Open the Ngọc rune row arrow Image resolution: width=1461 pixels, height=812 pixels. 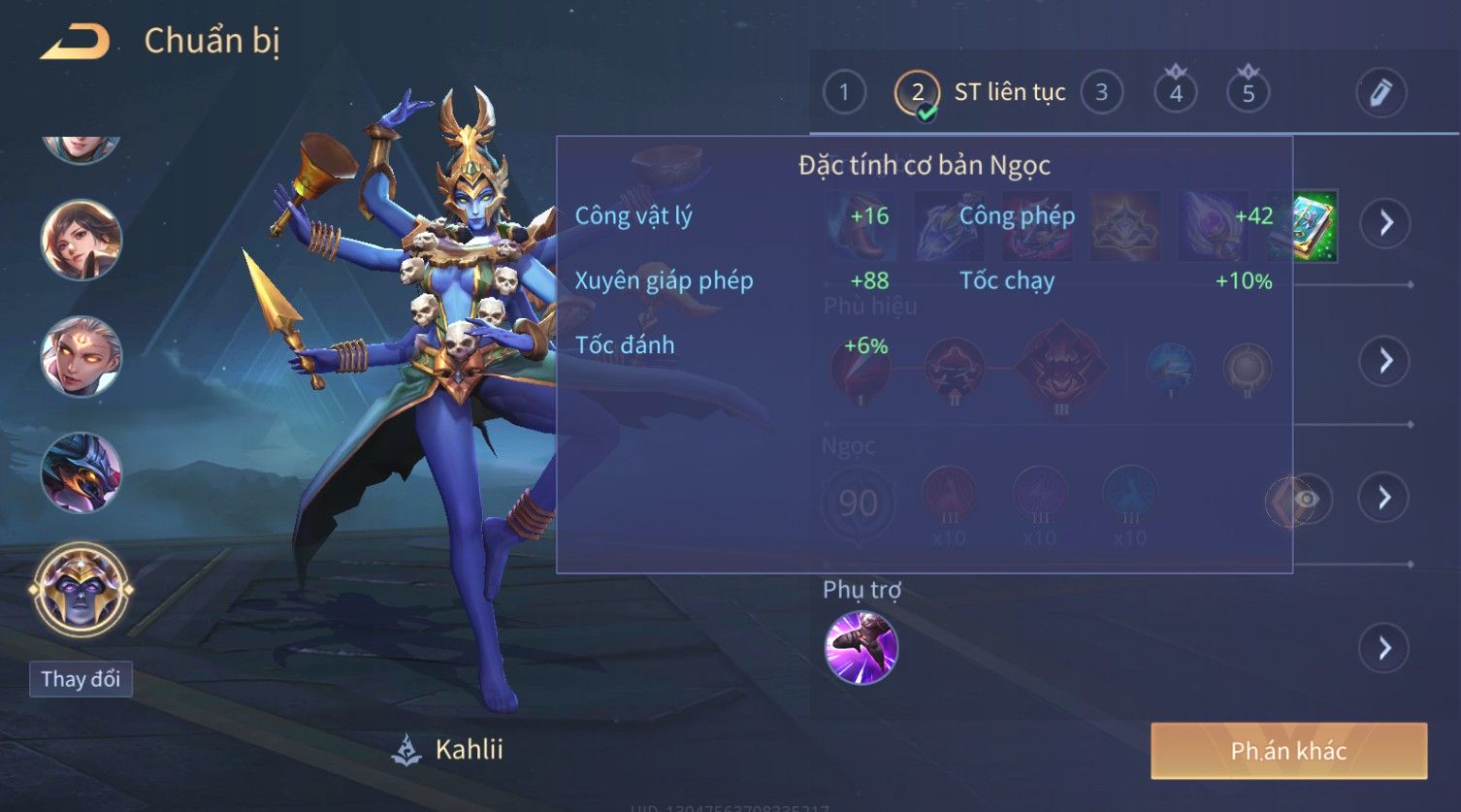1385,498
